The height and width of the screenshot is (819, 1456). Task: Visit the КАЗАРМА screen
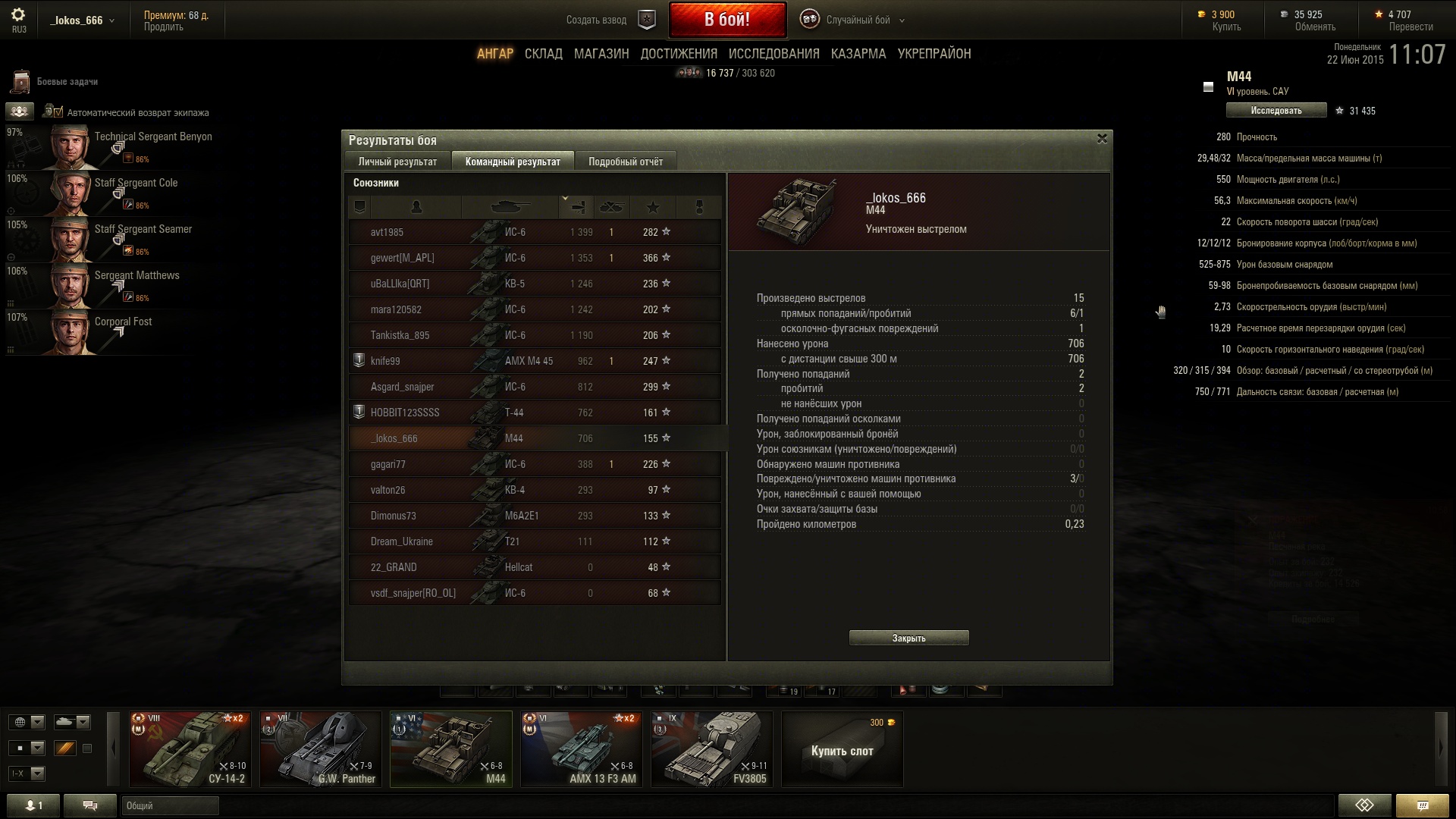(x=858, y=54)
